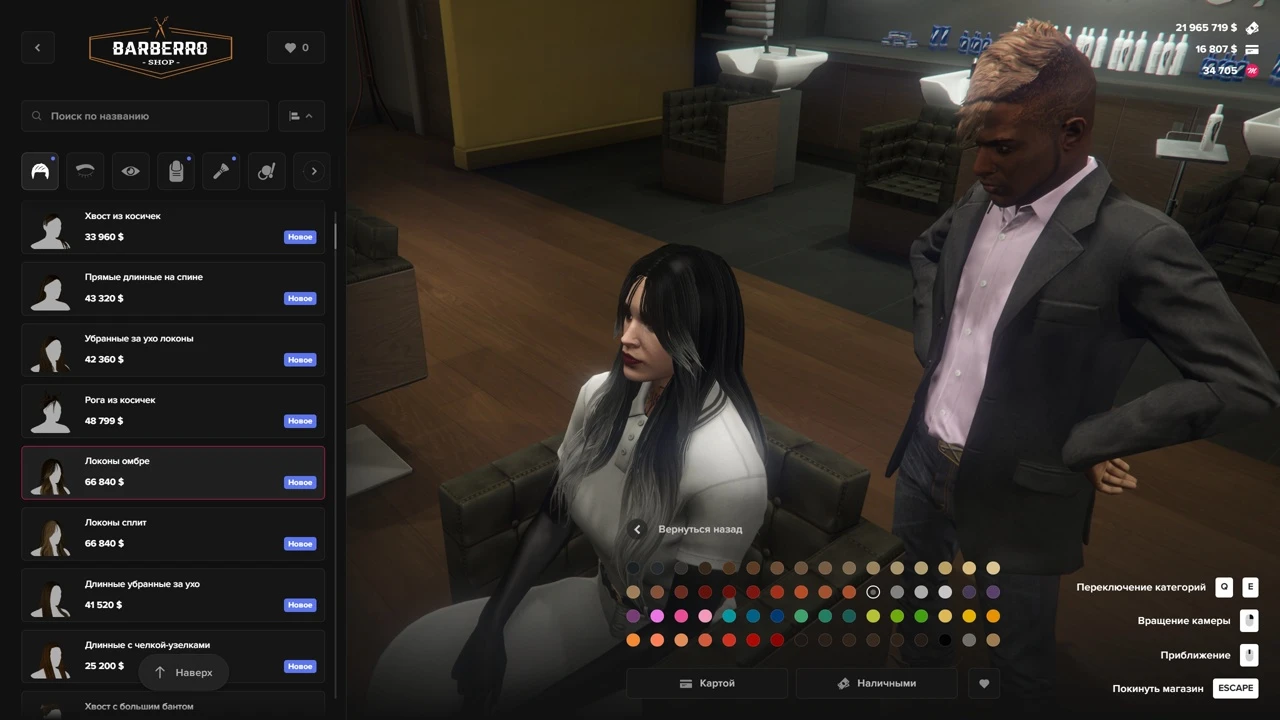The height and width of the screenshot is (720, 1280).
Task: Click Вернуться назад to return
Action: coord(688,529)
